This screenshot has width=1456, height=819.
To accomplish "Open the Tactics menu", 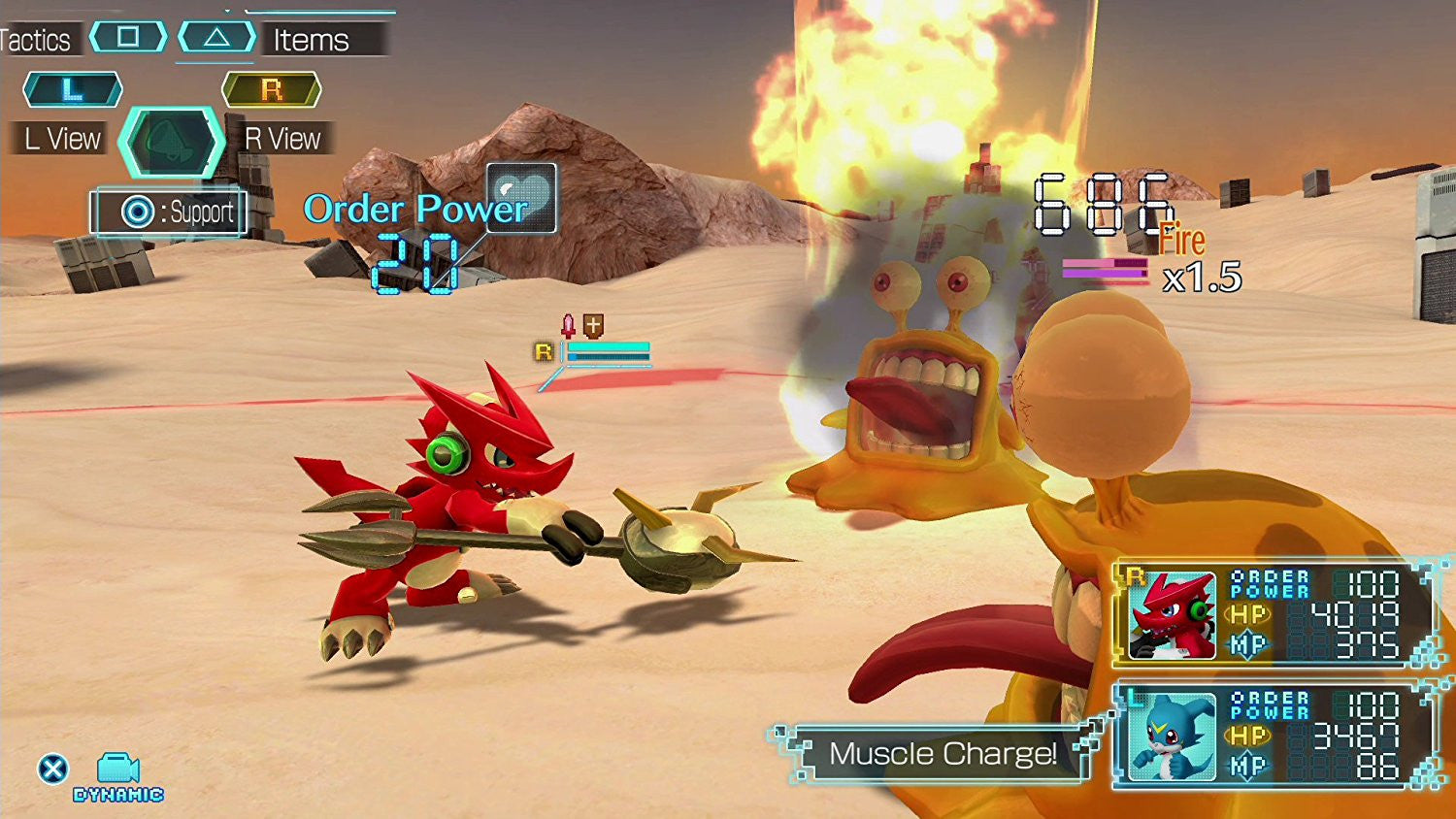I will [x=36, y=40].
